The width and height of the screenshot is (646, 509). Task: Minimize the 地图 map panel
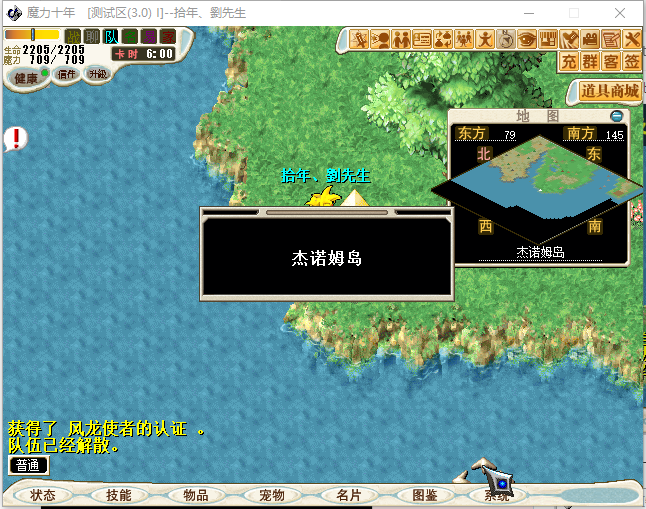(x=616, y=116)
